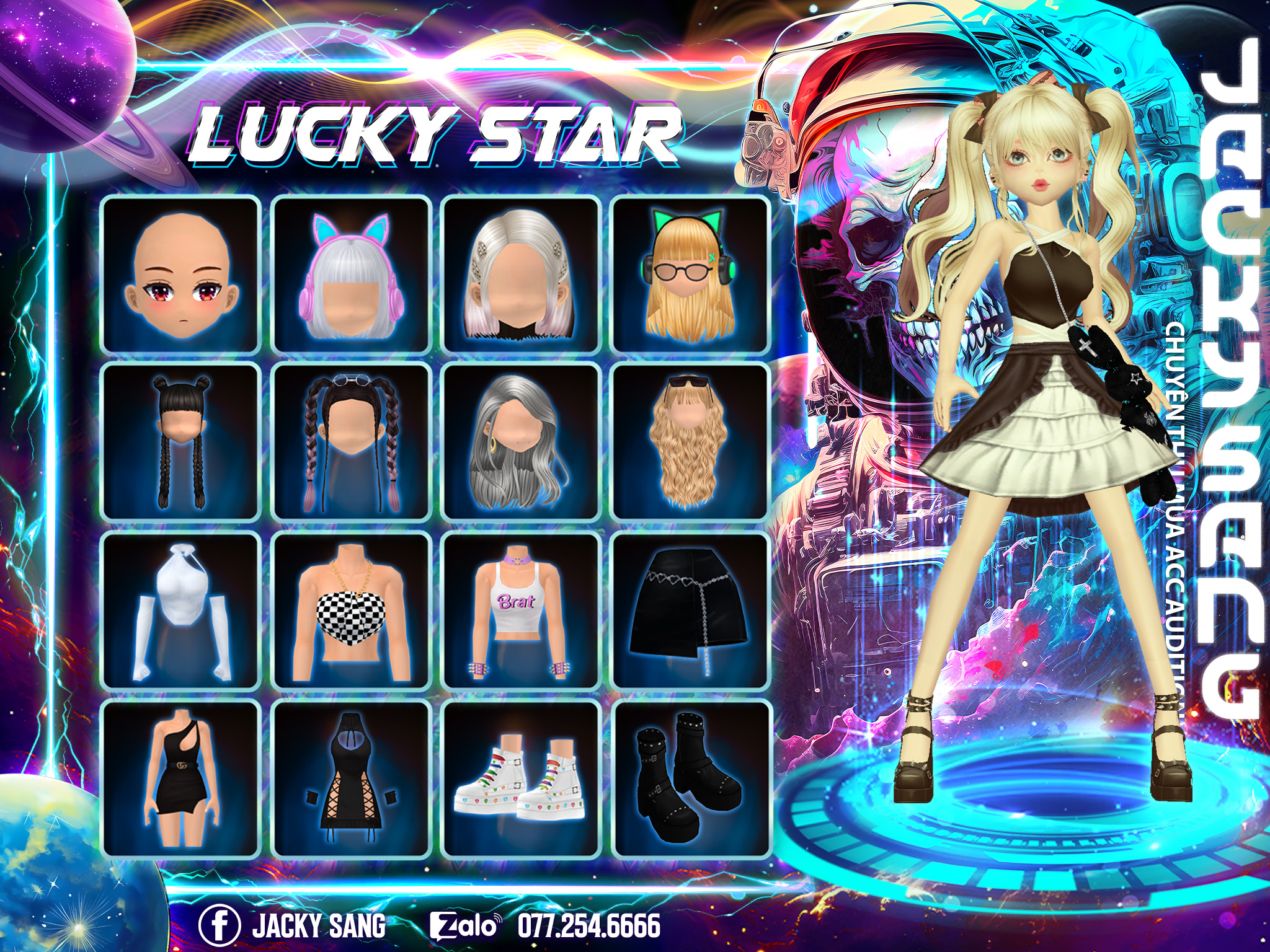The height and width of the screenshot is (952, 1270).
Task: Choose the white hair with pink cat-ear headphones
Action: [351, 275]
